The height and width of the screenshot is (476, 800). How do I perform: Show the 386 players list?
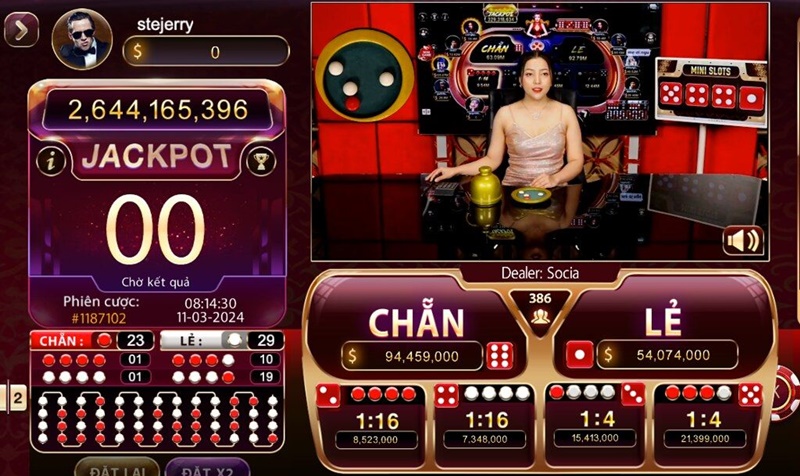coord(540,306)
